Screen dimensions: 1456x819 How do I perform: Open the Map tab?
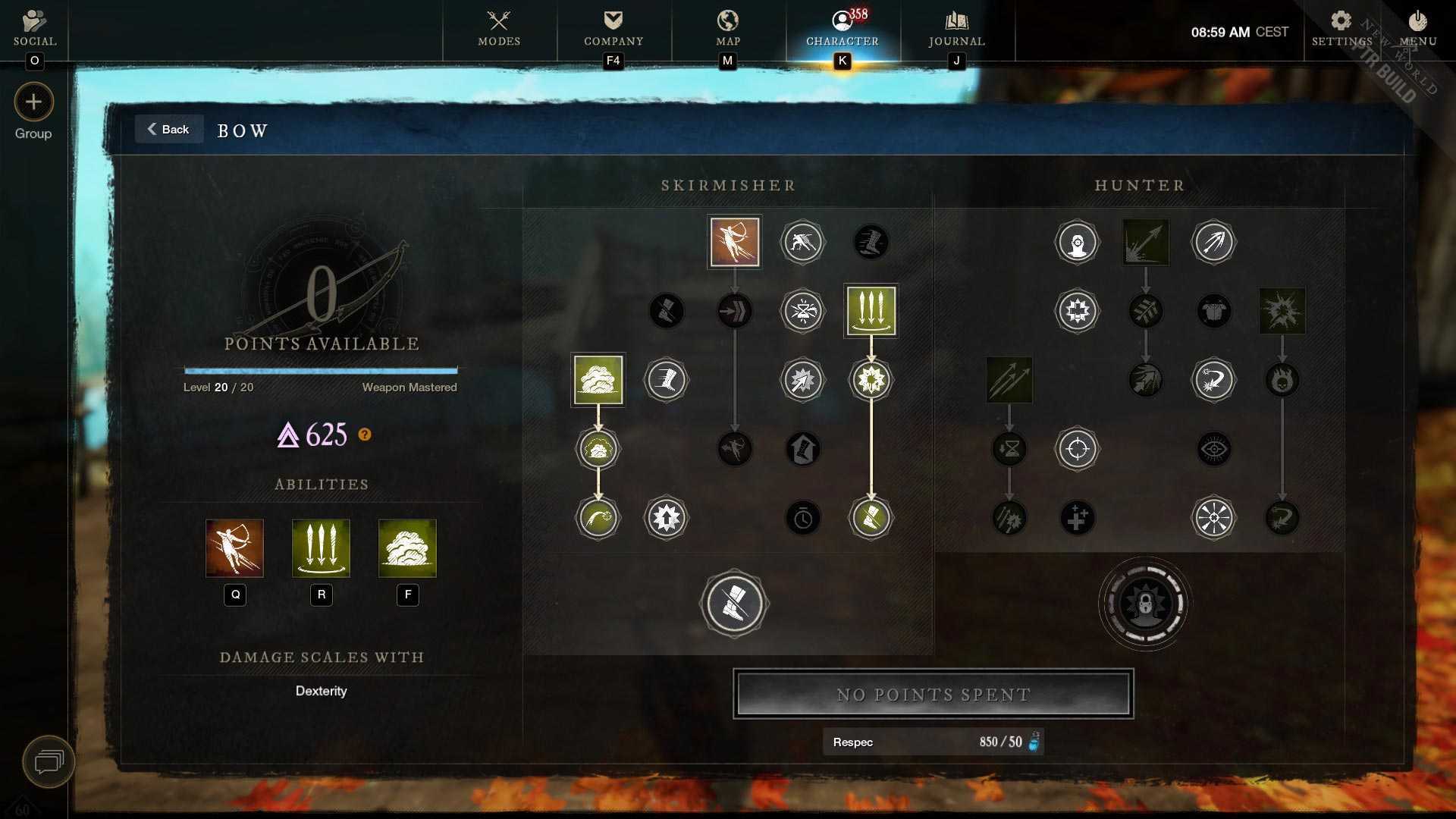(728, 28)
